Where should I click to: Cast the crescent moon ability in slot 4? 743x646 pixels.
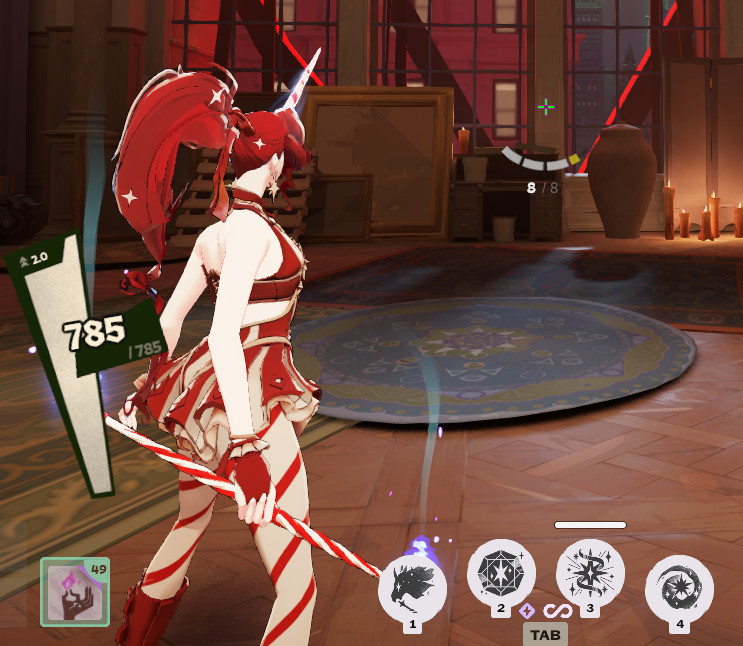[x=679, y=588]
